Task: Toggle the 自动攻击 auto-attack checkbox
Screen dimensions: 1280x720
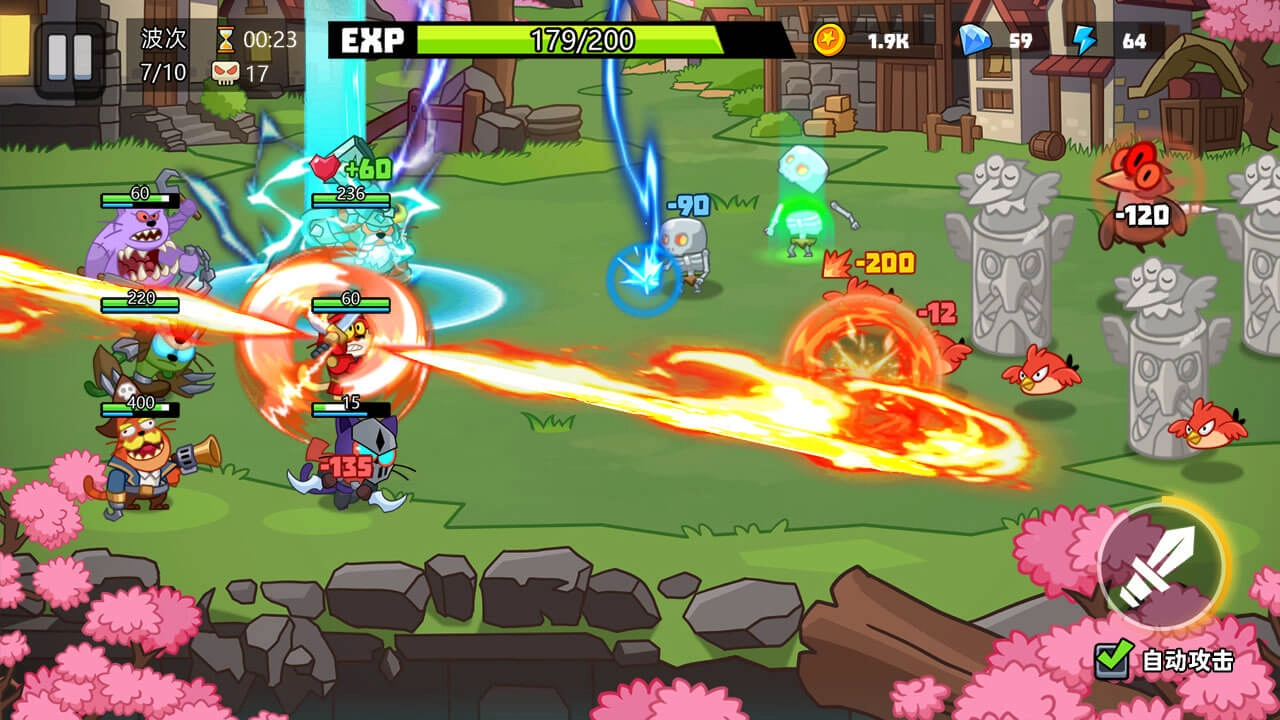Action: click(x=1113, y=660)
